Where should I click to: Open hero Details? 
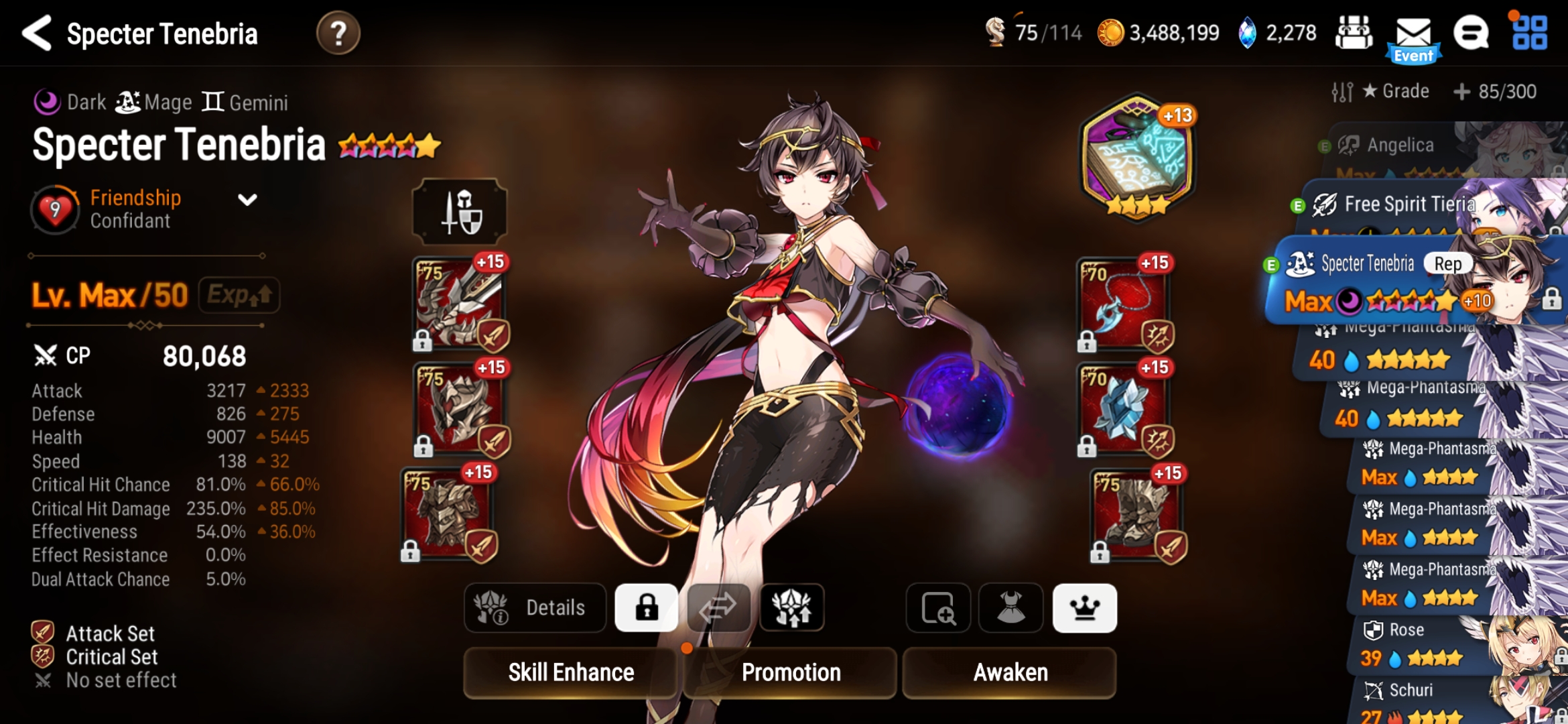(535, 608)
